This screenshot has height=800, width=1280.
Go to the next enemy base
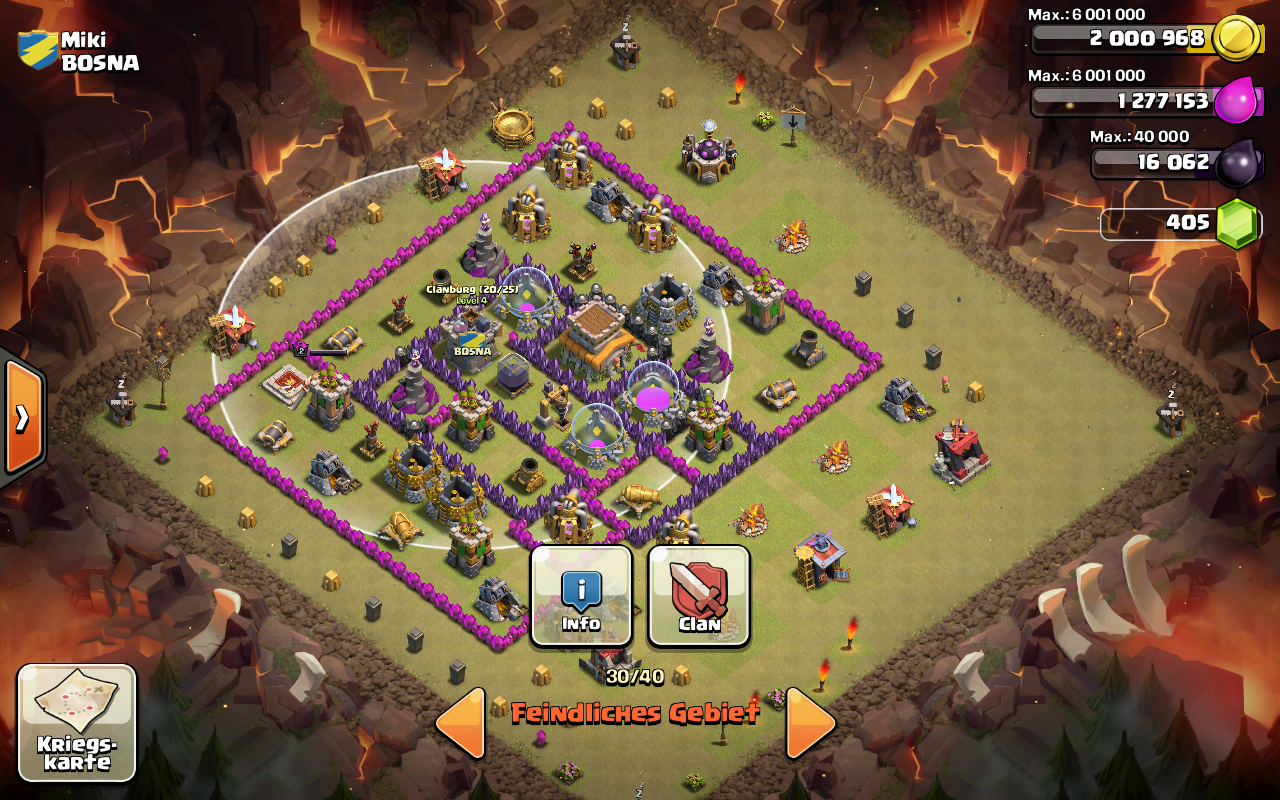click(810, 722)
